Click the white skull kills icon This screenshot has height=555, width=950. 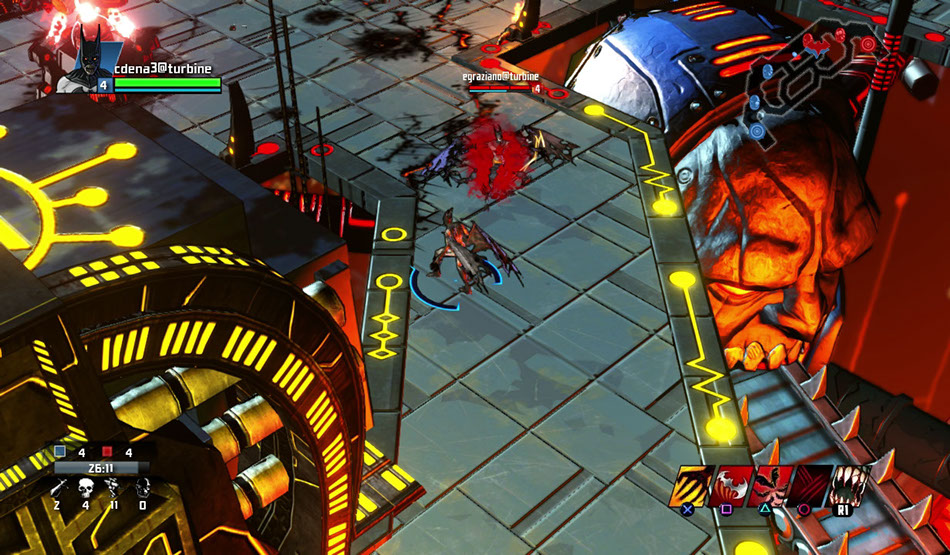click(x=86, y=488)
